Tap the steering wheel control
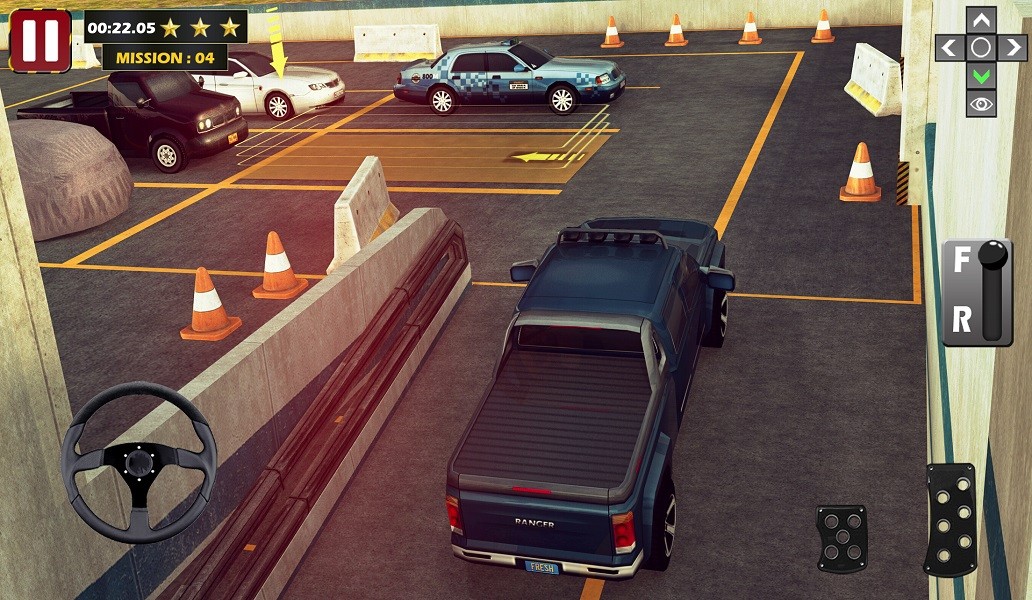 [x=139, y=462]
